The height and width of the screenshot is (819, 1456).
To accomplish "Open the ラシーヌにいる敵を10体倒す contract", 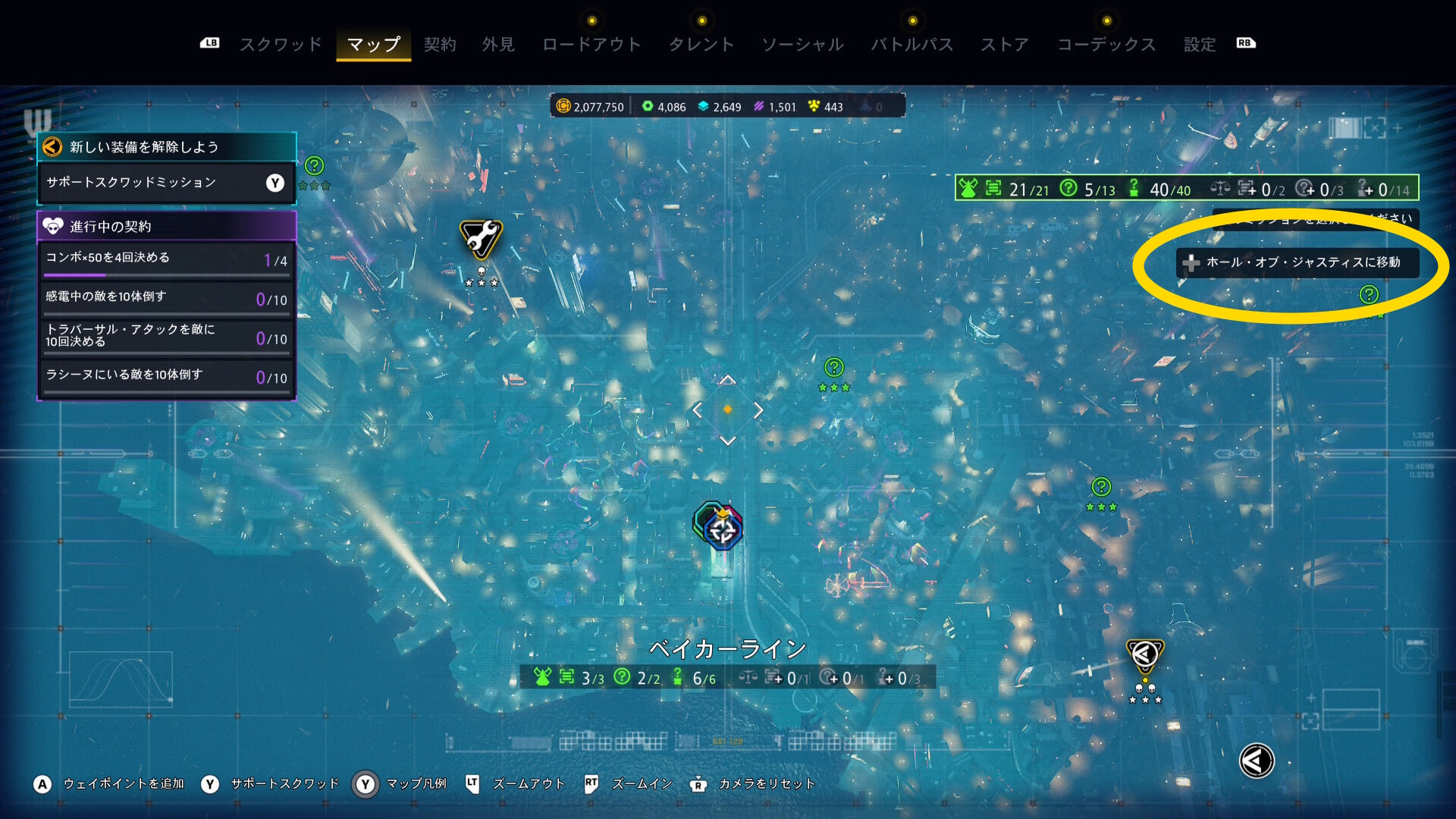I will click(166, 376).
